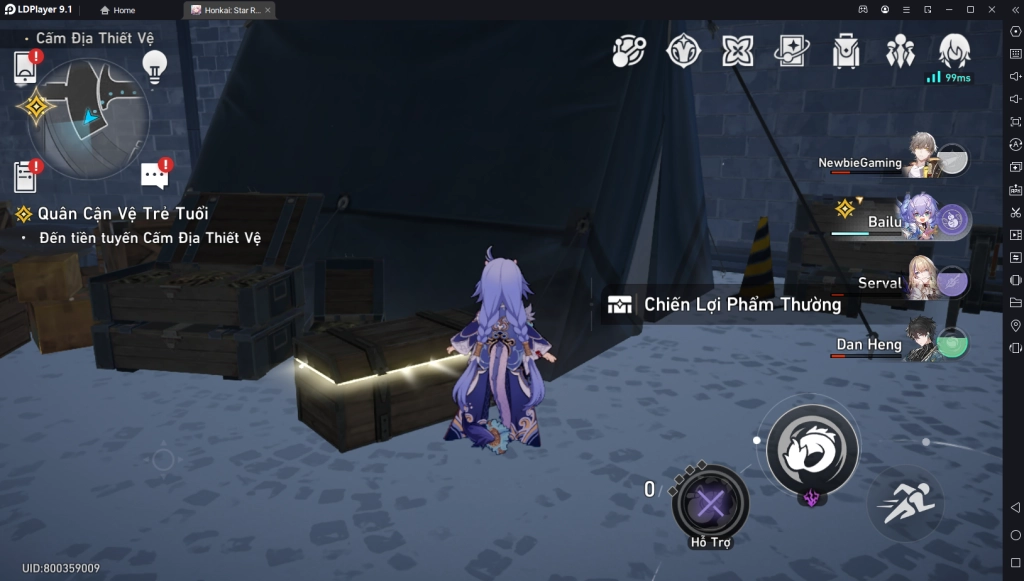The height and width of the screenshot is (581, 1024).
Task: Activate the Hỗ Trợ technique button
Action: click(x=710, y=503)
